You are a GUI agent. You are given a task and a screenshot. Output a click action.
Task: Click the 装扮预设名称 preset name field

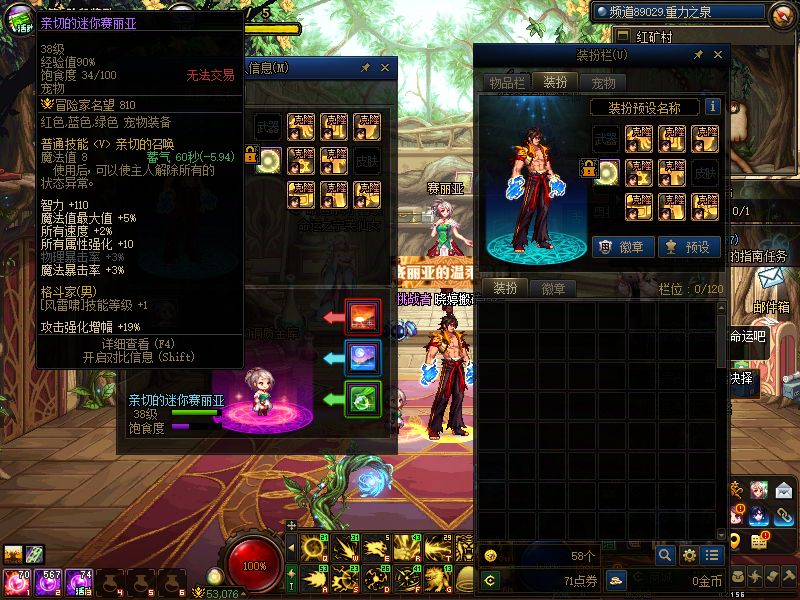(644, 107)
